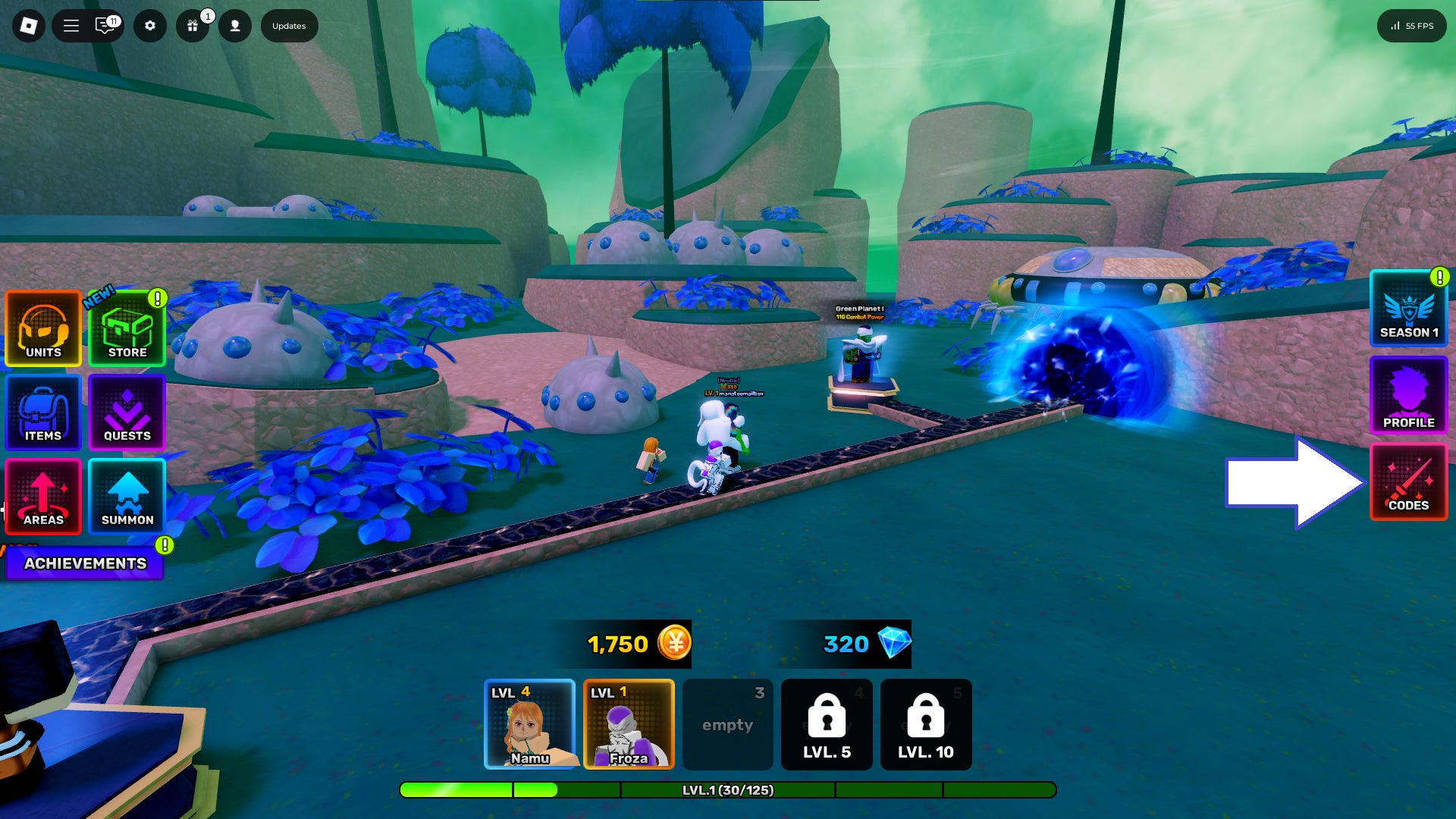The image size is (1456, 819).
Task: Open the Summon menu
Action: (x=127, y=497)
